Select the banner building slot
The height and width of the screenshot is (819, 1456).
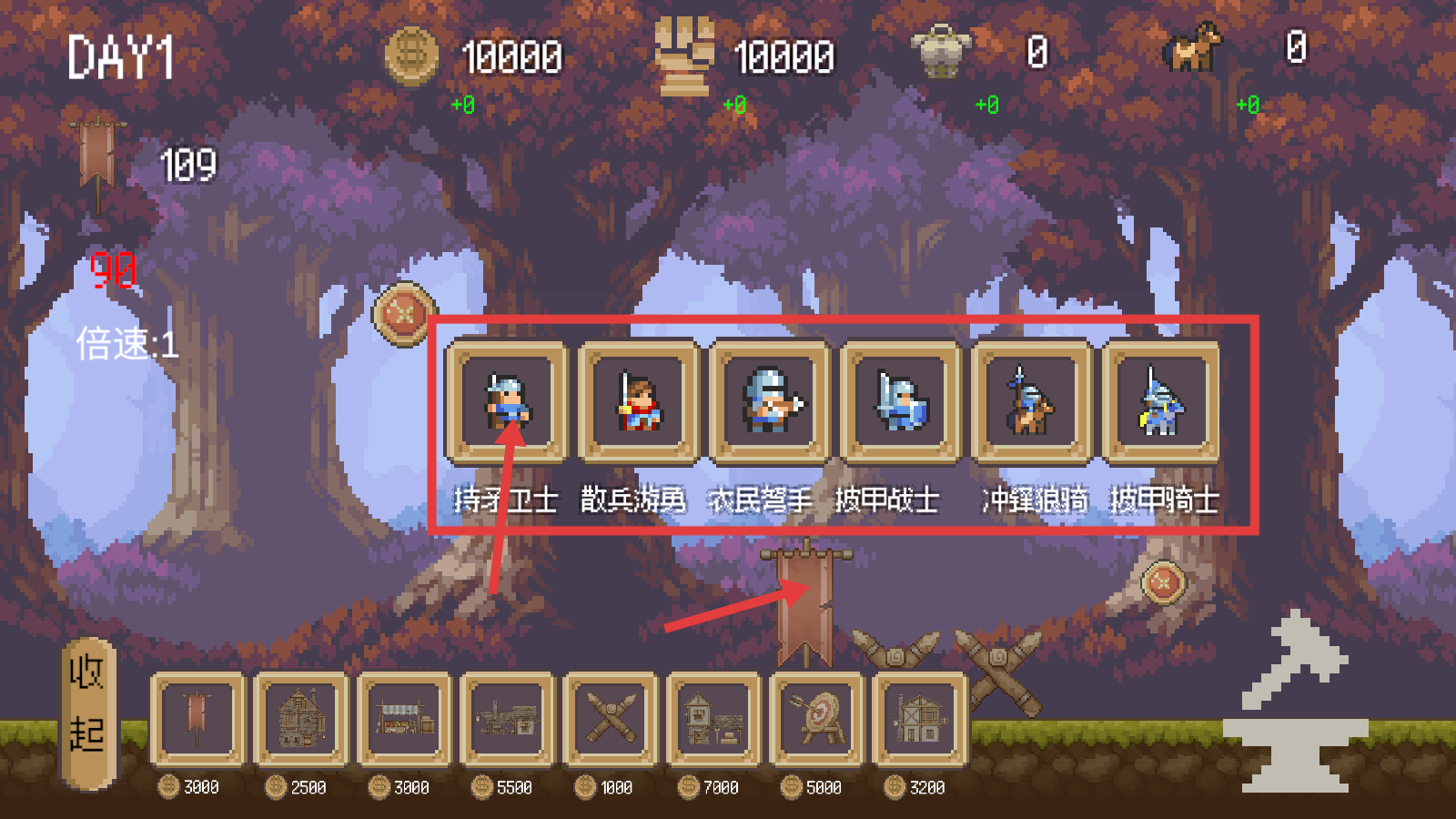[x=197, y=719]
